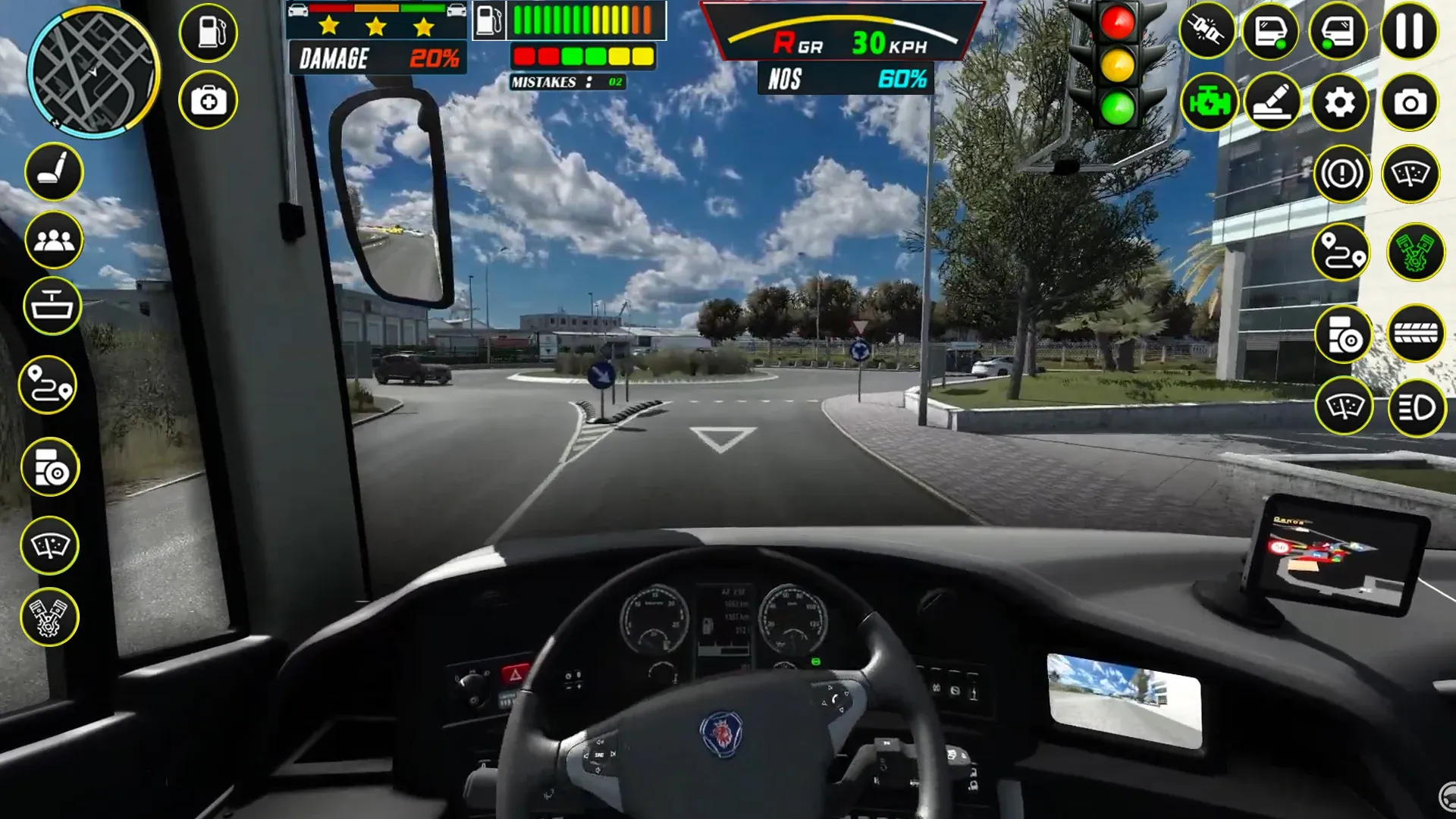1456x819 pixels.
Task: Click the brake warning circle icon
Action: [x=1341, y=174]
